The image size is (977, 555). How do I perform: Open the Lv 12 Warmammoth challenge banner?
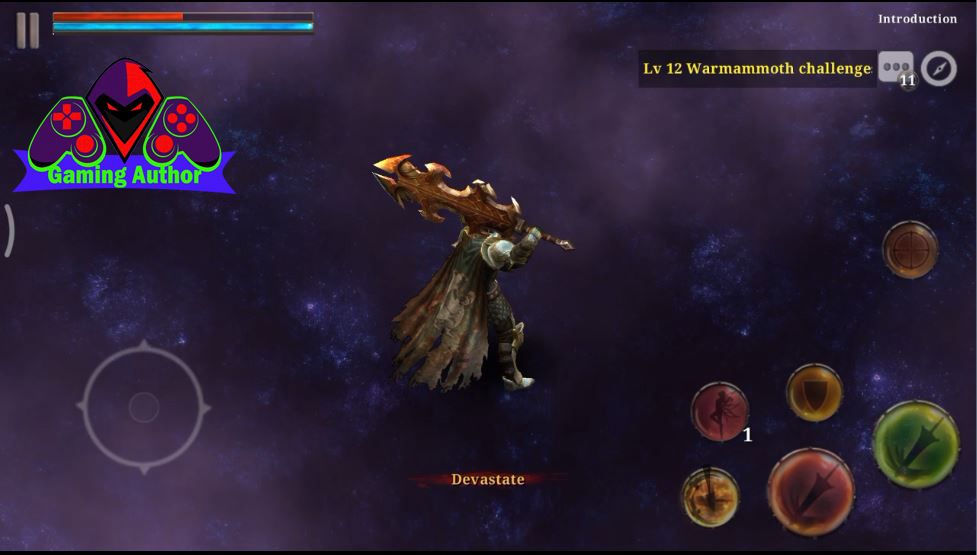(757, 69)
